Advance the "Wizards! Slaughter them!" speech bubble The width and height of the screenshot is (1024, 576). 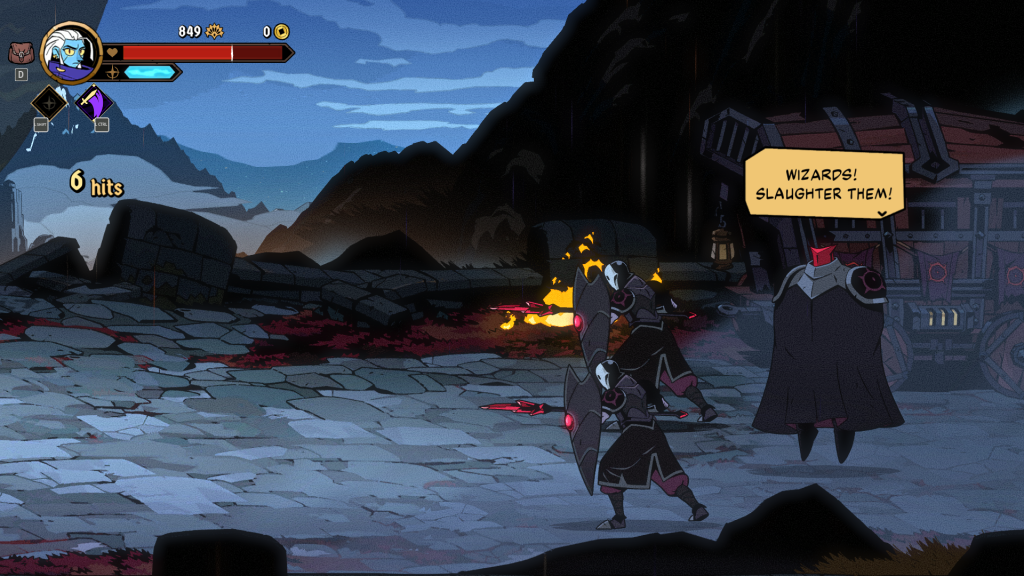(824, 184)
